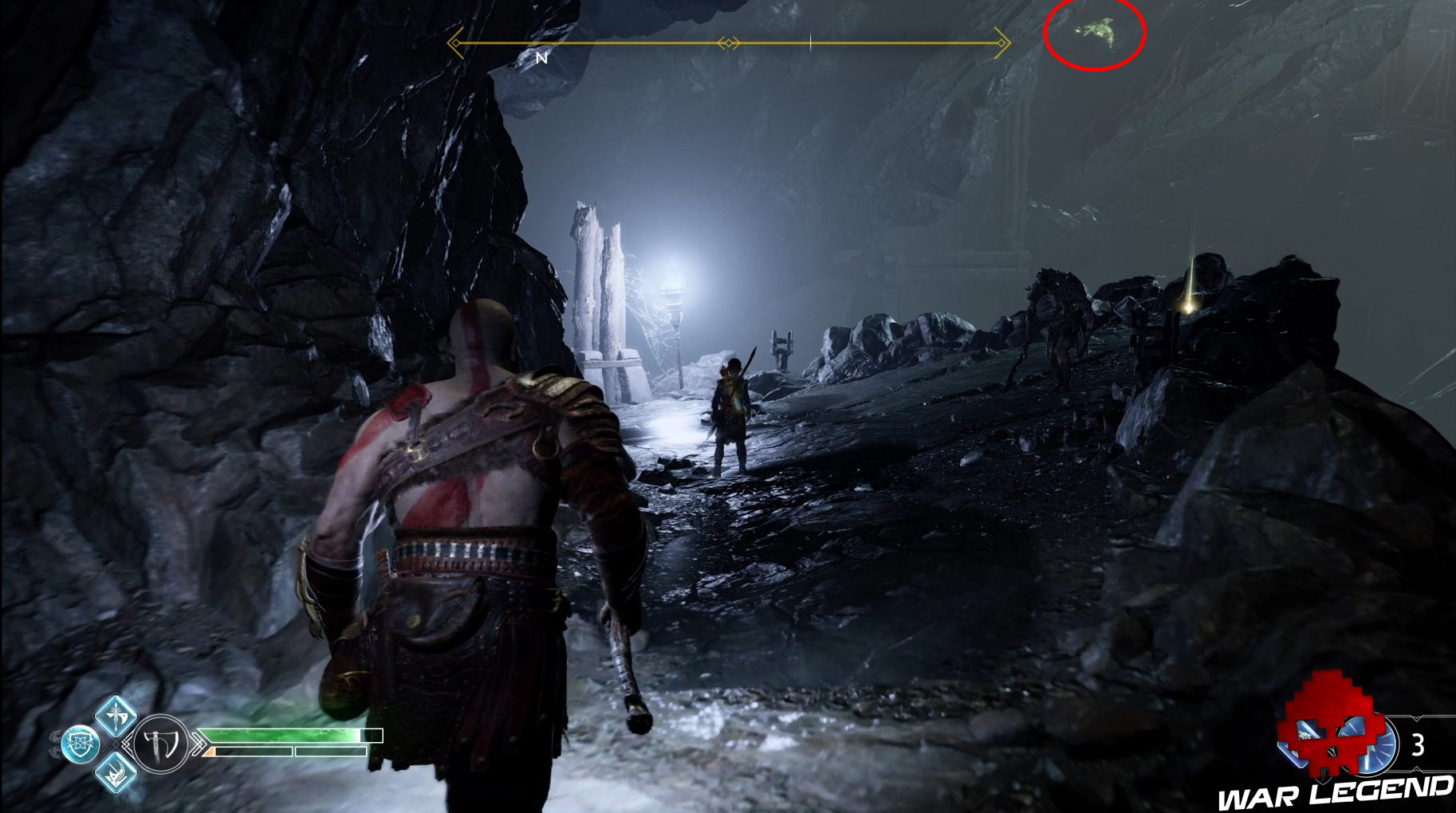The height and width of the screenshot is (813, 1456).
Task: Click the orange rage segment below the health bar
Action: pyautogui.click(x=211, y=752)
